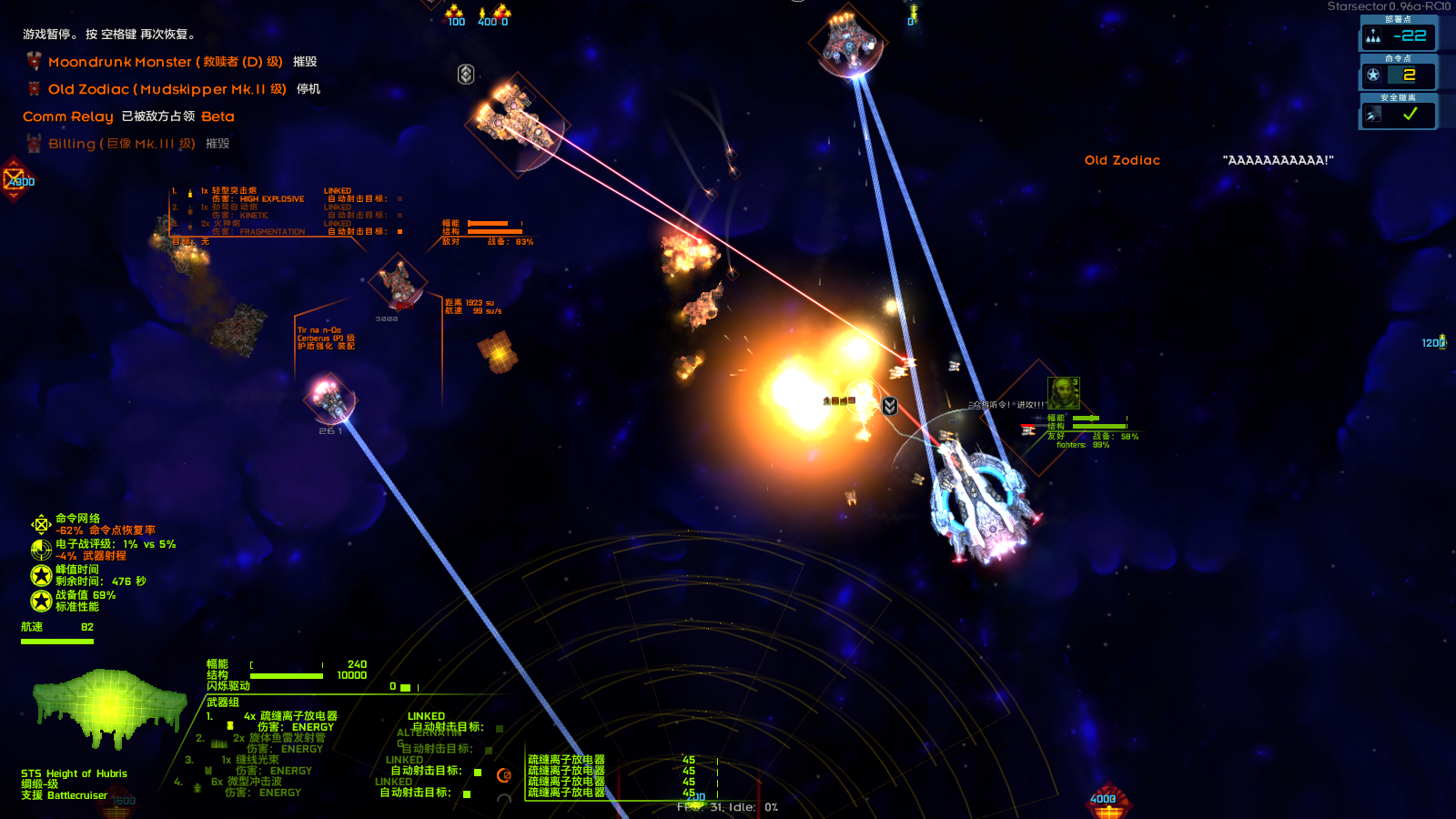Select the 命令点 command points star icon

pos(1372,76)
